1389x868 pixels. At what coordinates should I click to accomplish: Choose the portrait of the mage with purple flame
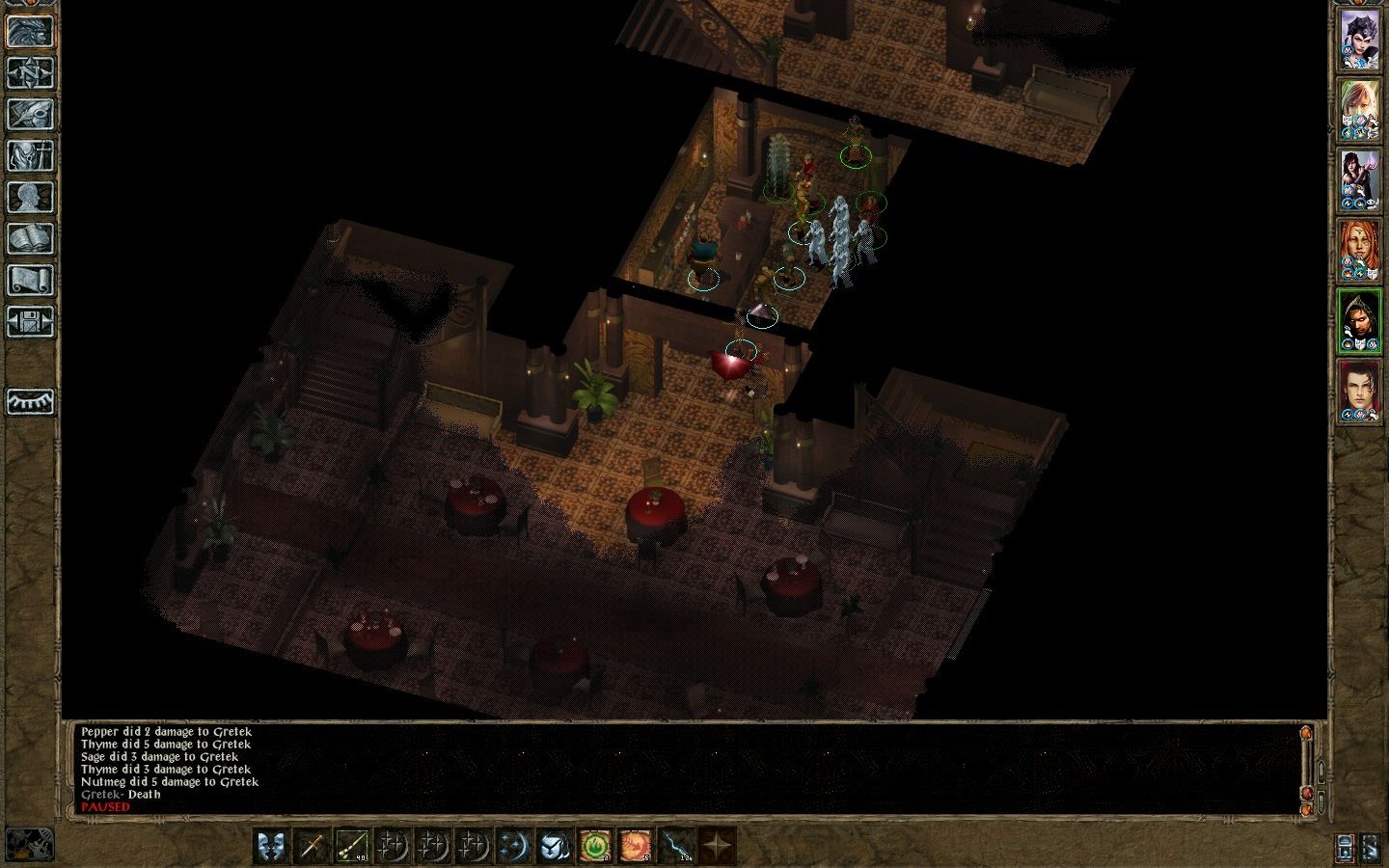click(x=1359, y=180)
